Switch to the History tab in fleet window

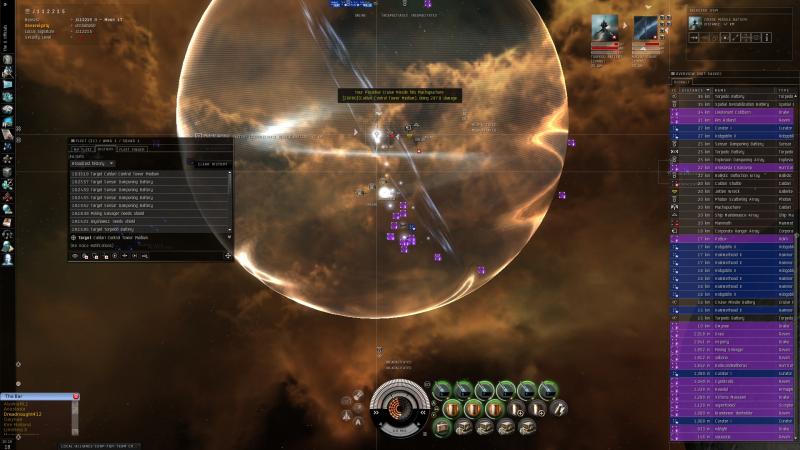point(105,150)
